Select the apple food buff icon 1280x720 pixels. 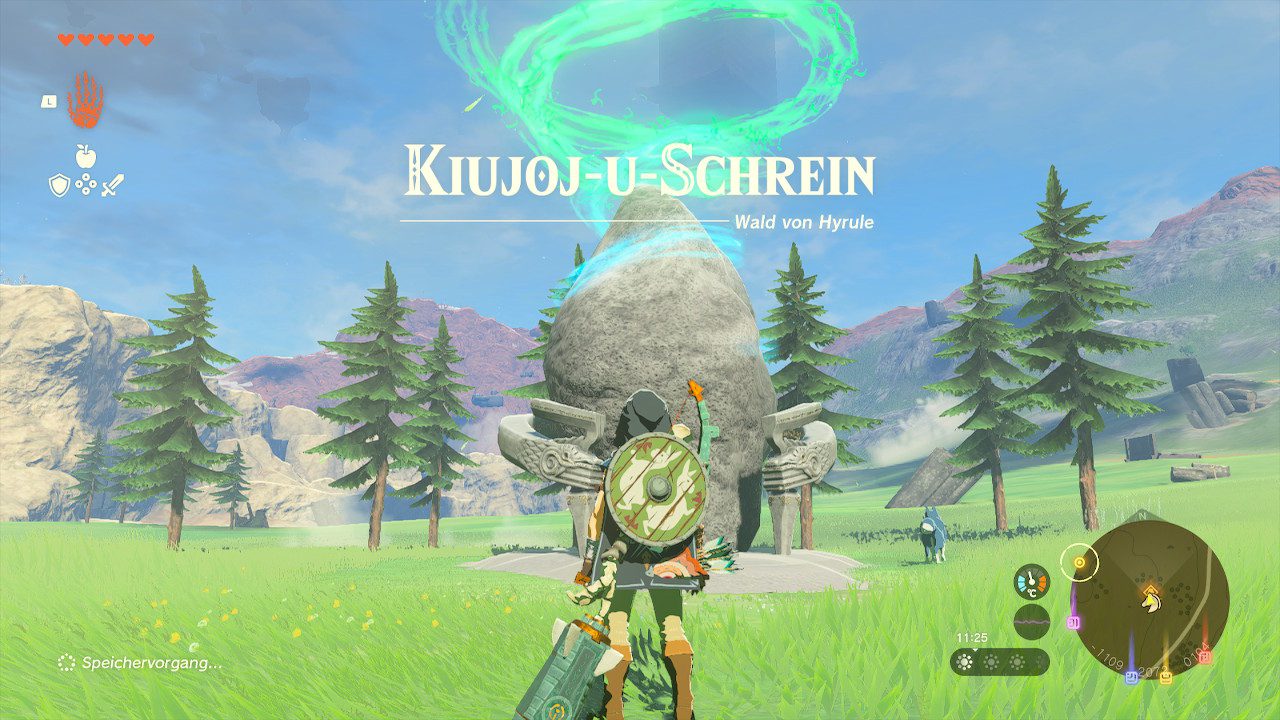(x=86, y=158)
